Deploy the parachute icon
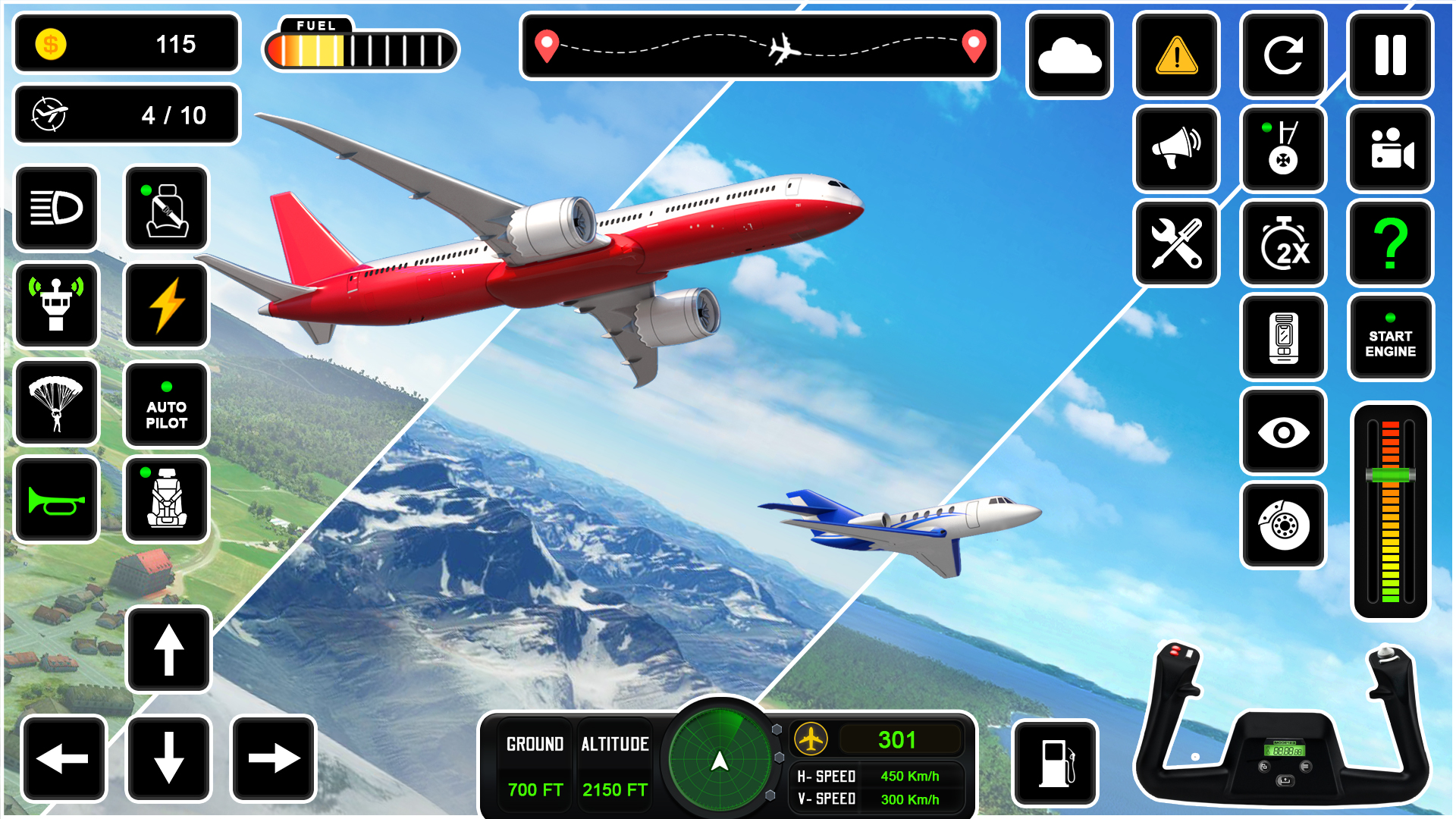 [x=57, y=403]
